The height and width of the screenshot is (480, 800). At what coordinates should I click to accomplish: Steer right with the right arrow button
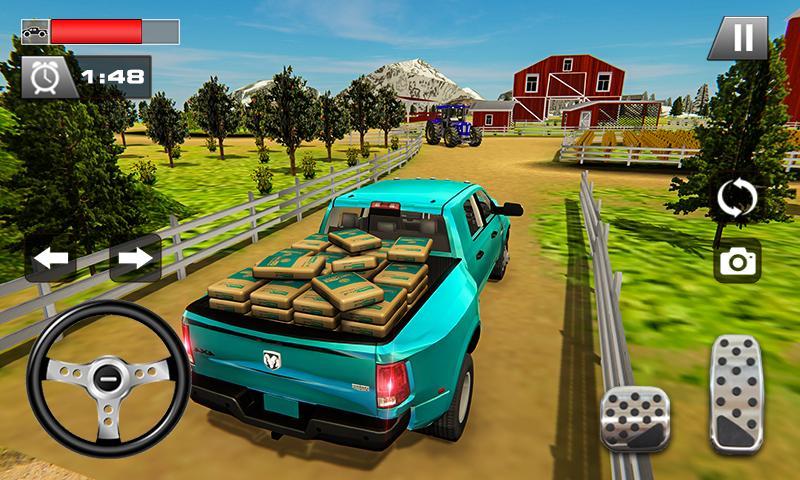click(x=134, y=258)
